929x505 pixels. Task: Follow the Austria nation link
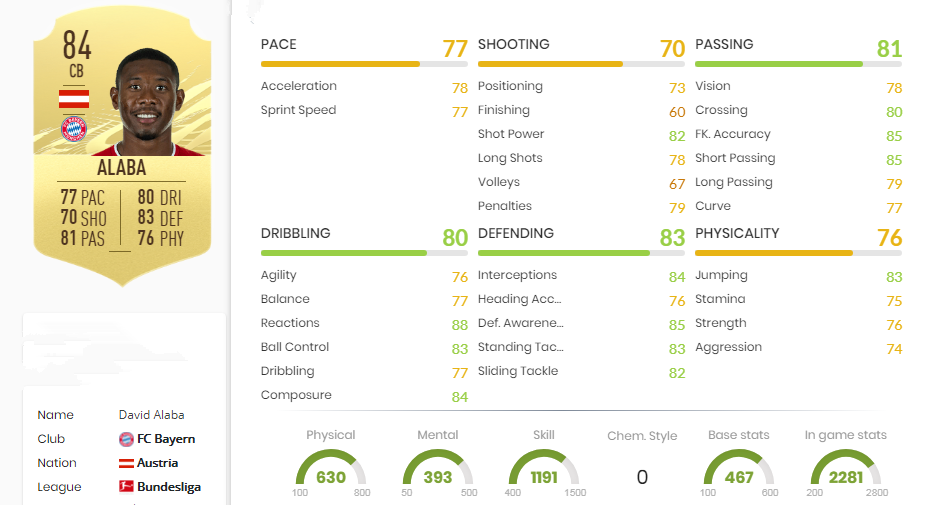click(157, 463)
